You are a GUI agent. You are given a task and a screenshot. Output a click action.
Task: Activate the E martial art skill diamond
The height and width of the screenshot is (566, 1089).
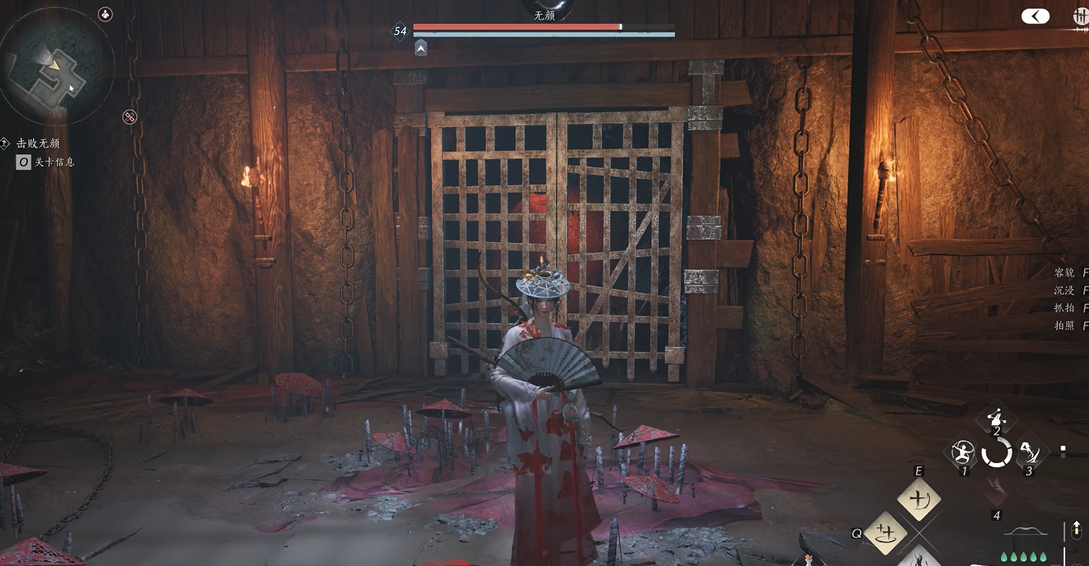coord(918,499)
